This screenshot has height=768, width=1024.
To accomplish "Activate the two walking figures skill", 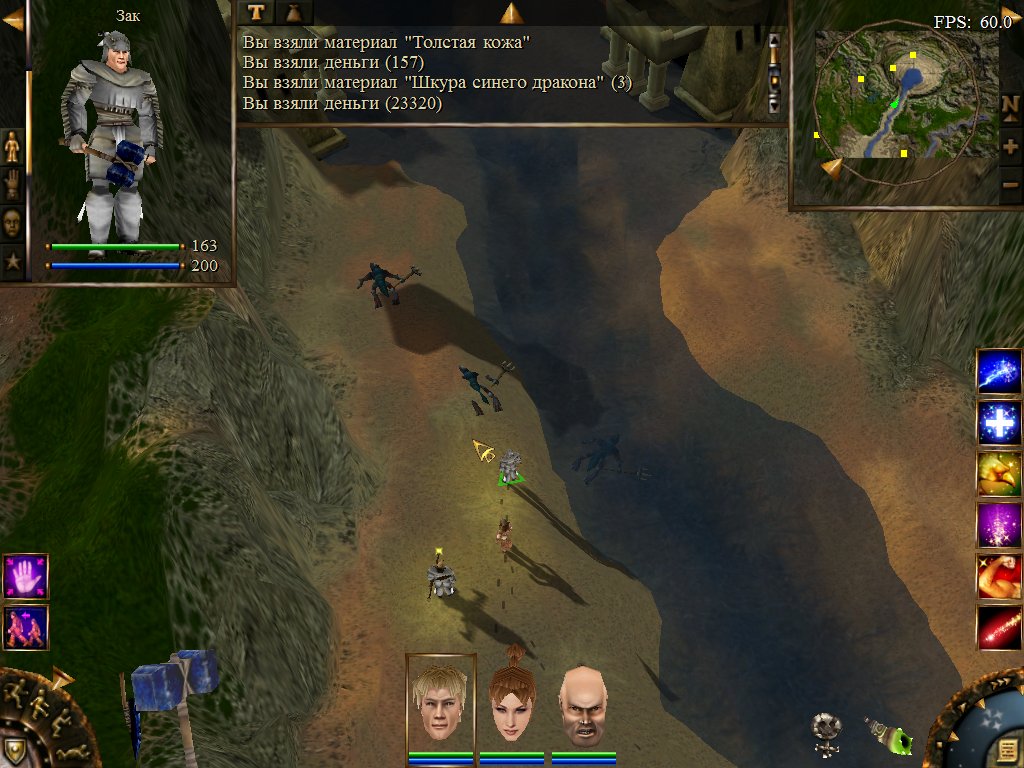I will click(x=25, y=628).
